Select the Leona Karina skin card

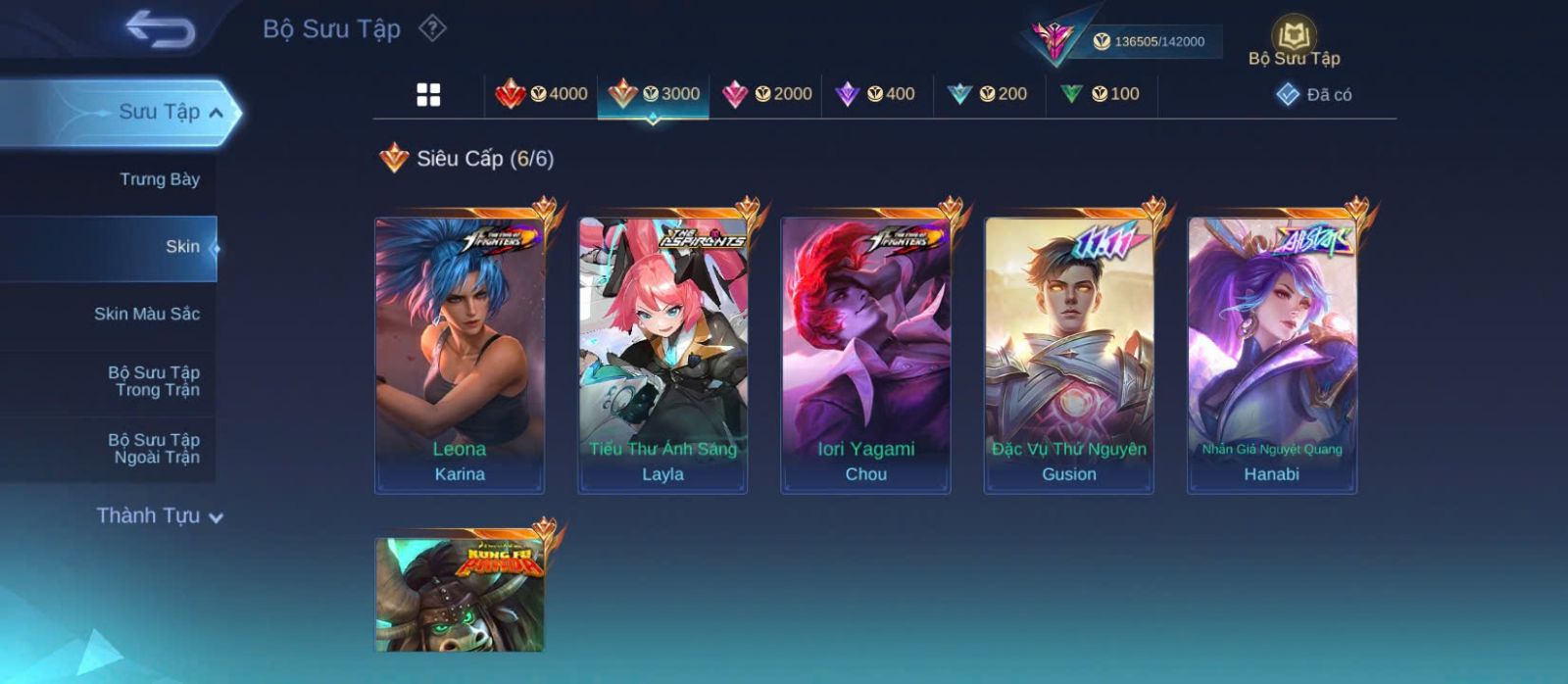tap(460, 355)
